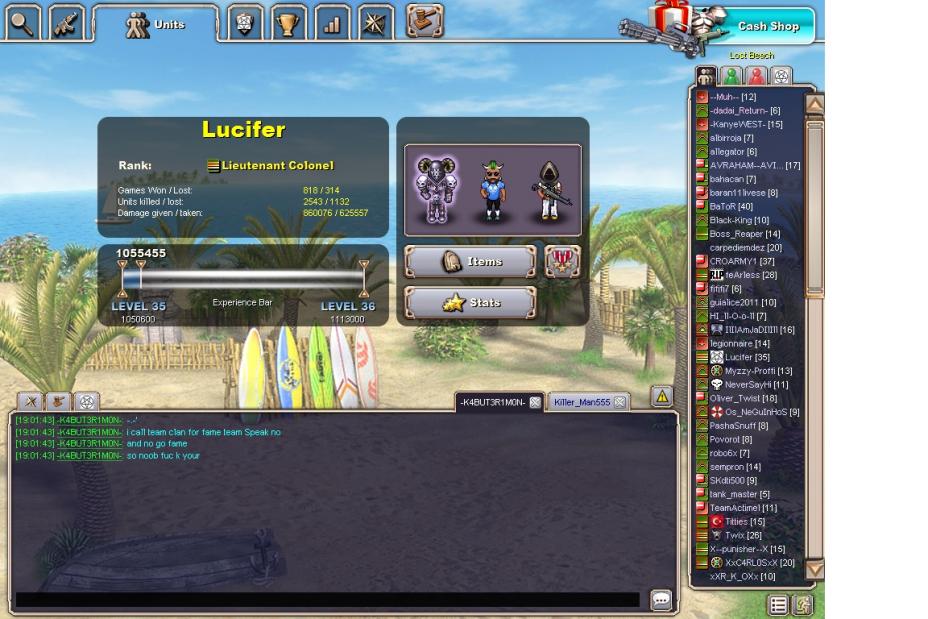Screen dimensions: 928x619
Task: Show the green player filter tab
Action: pyautogui.click(x=732, y=76)
